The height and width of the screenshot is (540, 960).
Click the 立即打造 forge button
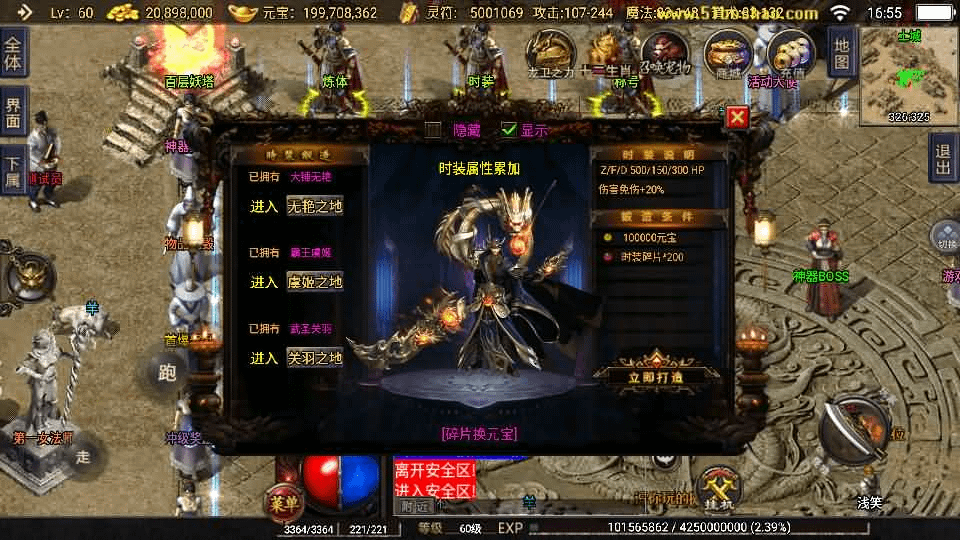[656, 377]
